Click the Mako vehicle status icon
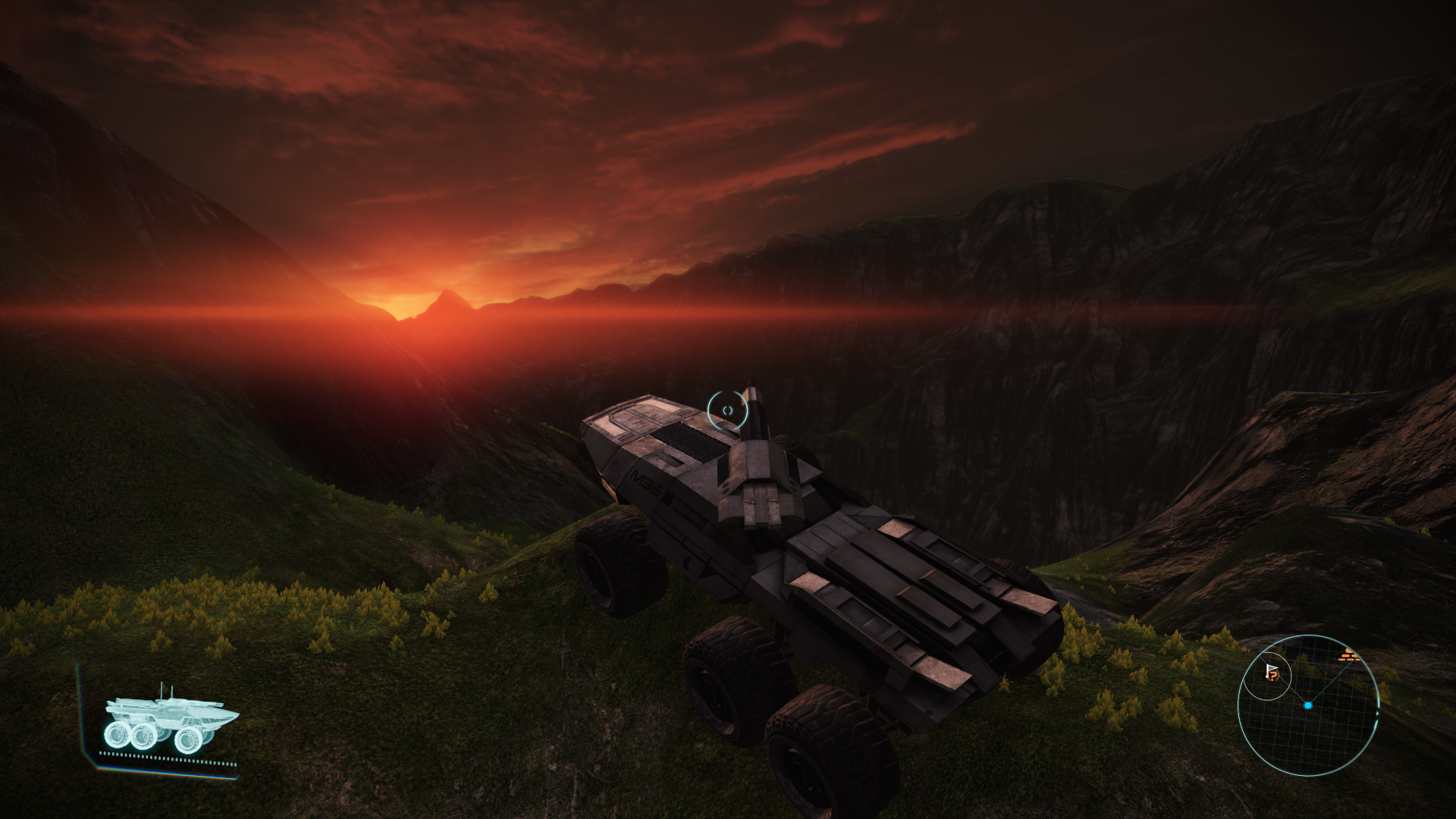Screen dimensions: 1456x819 click(x=171, y=719)
